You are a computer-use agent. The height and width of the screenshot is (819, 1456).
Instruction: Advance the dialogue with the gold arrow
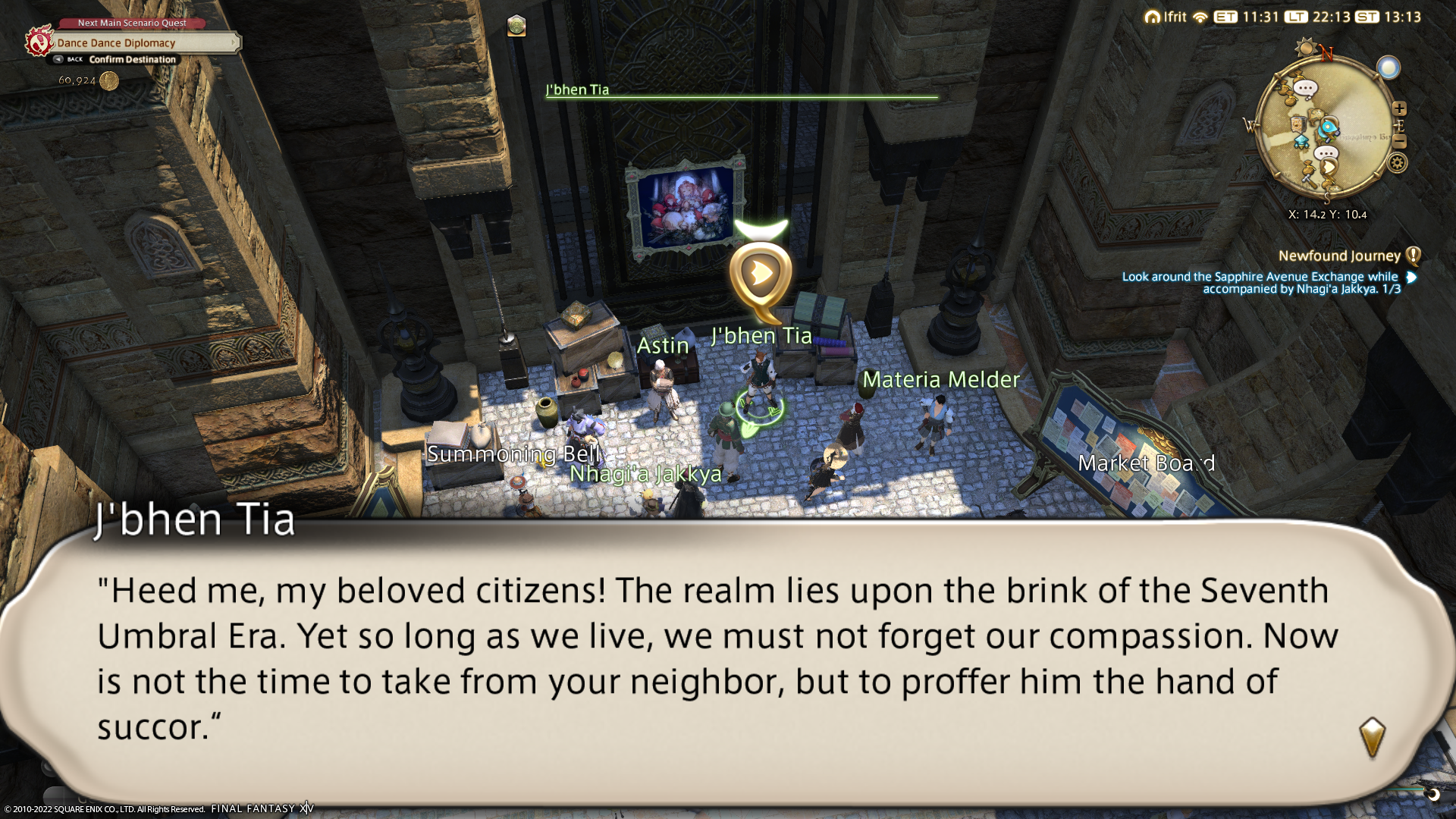[x=1372, y=737]
